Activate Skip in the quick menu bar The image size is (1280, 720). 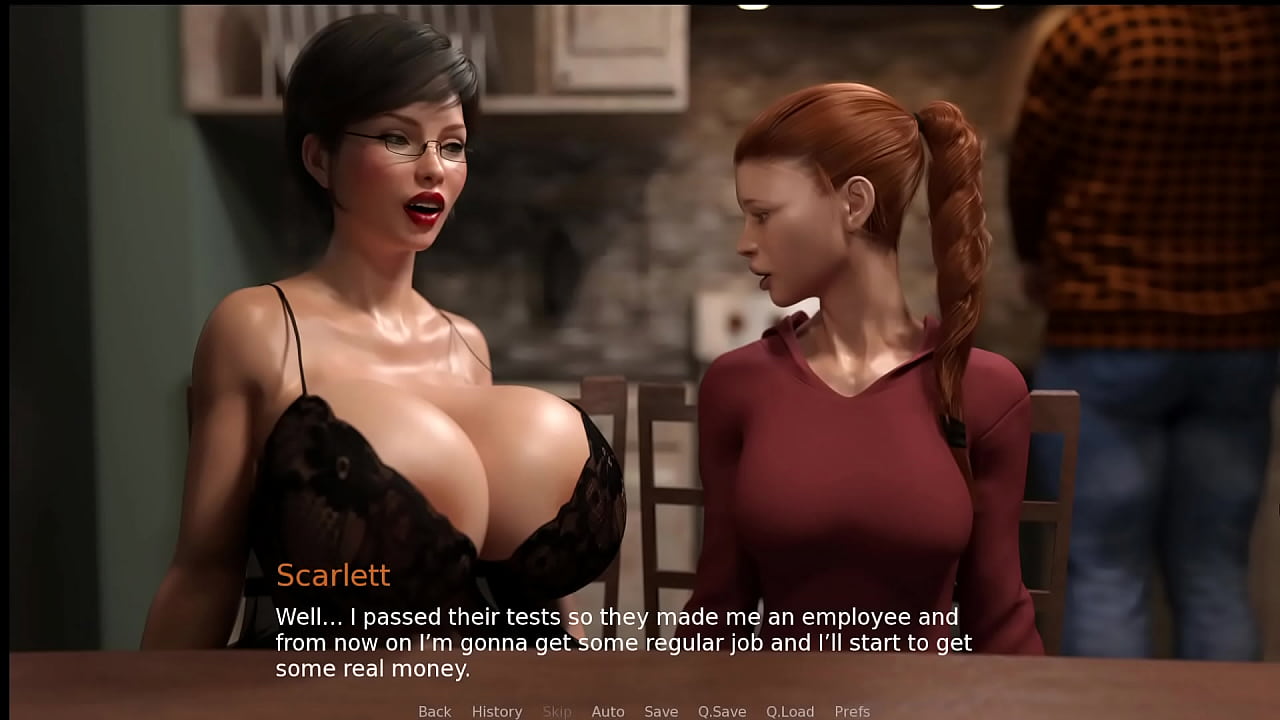(x=557, y=711)
